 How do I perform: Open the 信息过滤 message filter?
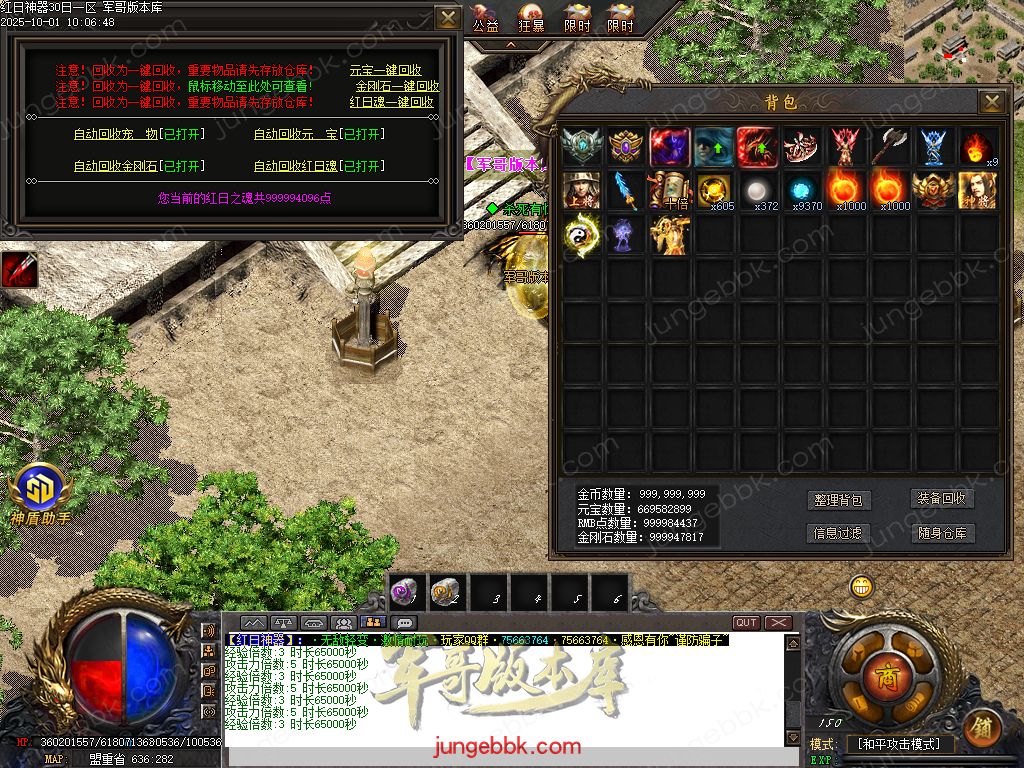[x=837, y=533]
